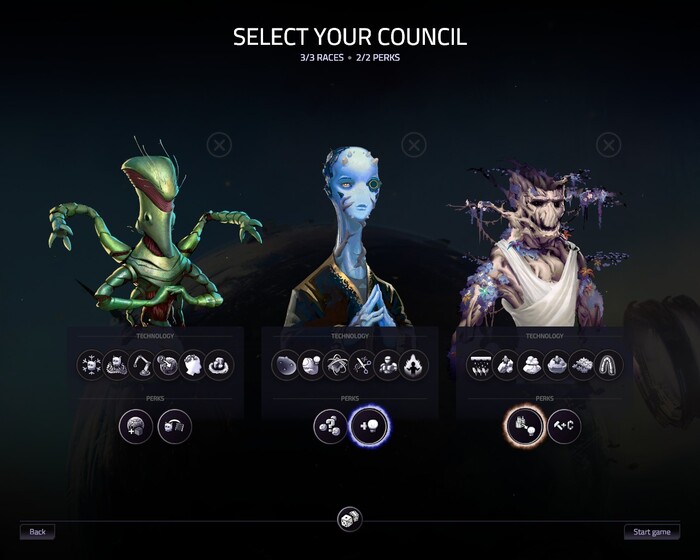Select the atom orbit technology icon
The width and height of the screenshot is (700, 560).
[x=337, y=365]
